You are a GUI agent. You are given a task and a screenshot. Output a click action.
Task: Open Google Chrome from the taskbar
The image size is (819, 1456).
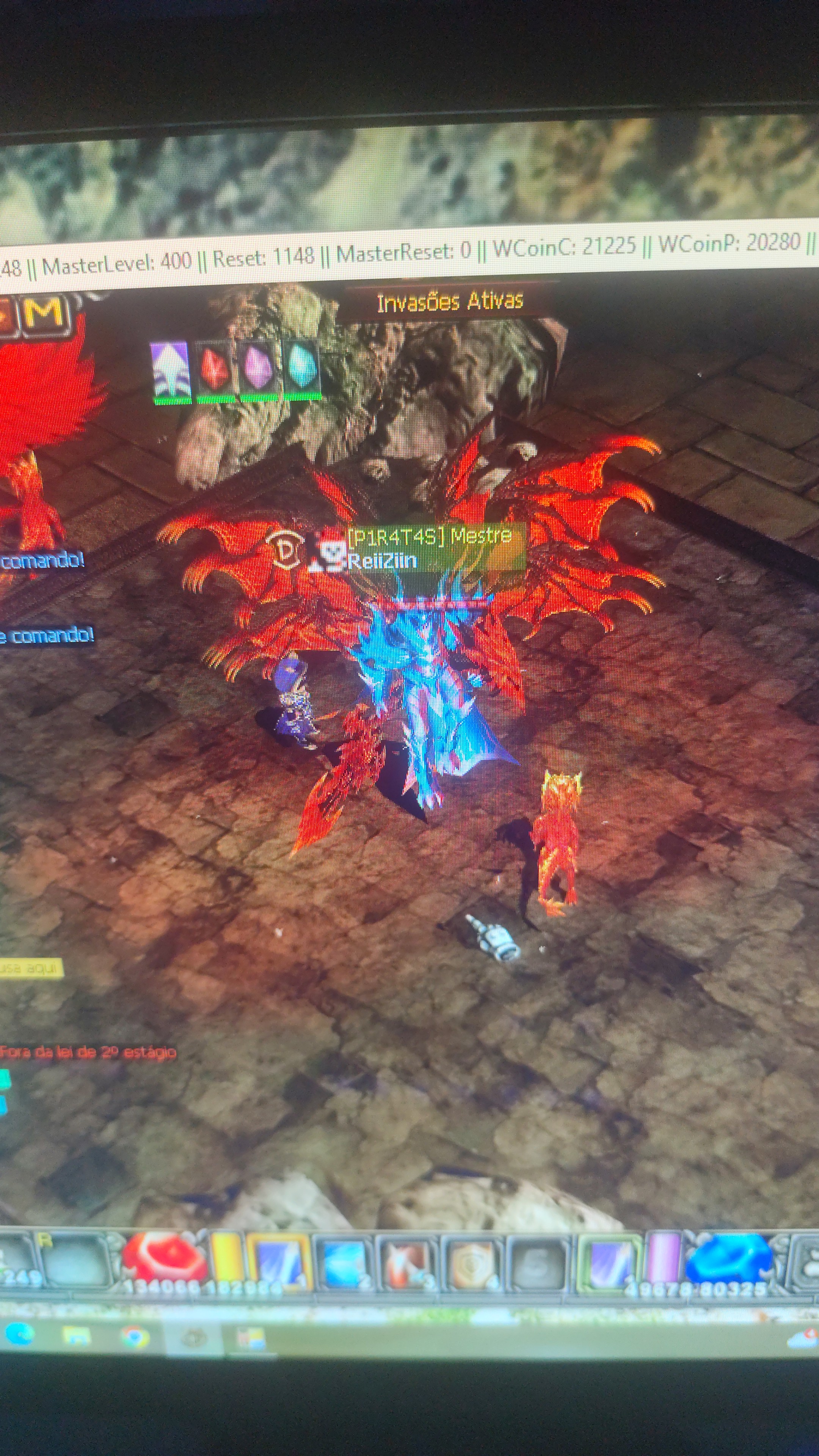tap(135, 1337)
